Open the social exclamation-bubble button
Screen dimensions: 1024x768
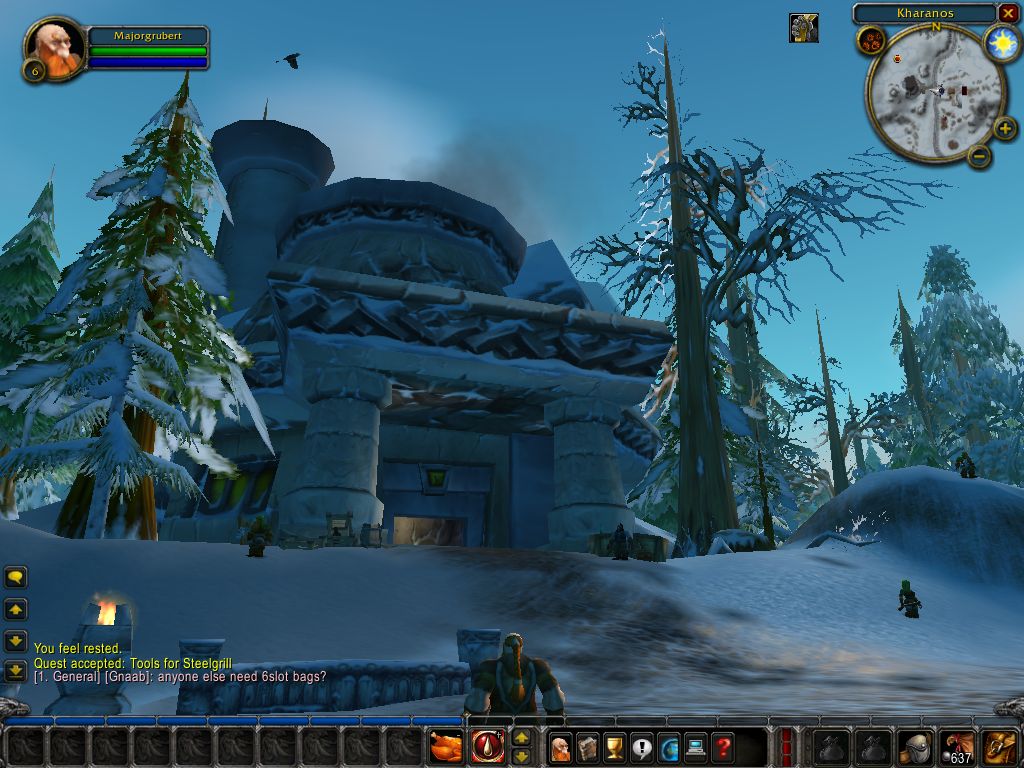pos(642,746)
